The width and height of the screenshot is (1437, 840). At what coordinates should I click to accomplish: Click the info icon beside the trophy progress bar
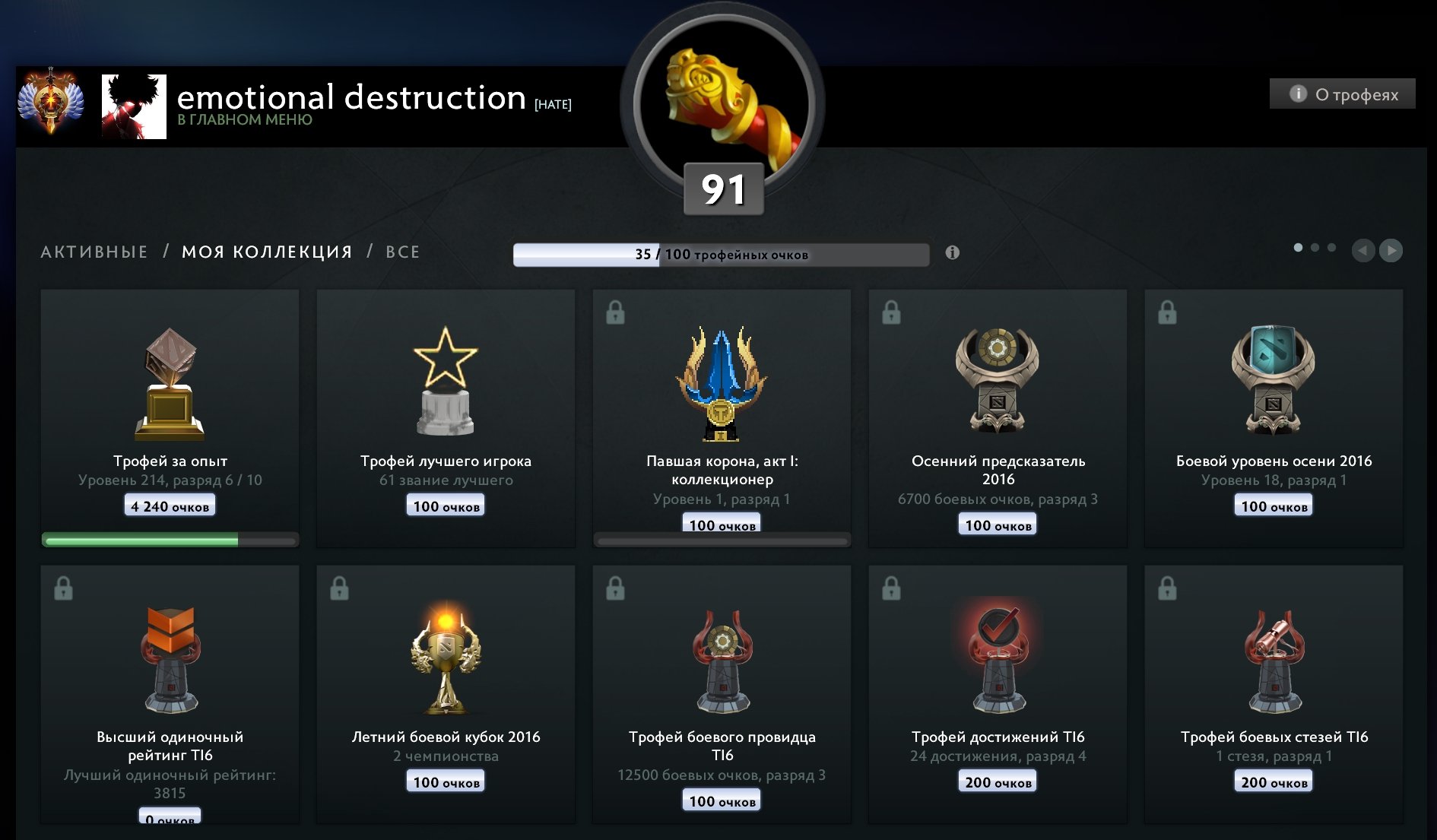click(x=953, y=252)
